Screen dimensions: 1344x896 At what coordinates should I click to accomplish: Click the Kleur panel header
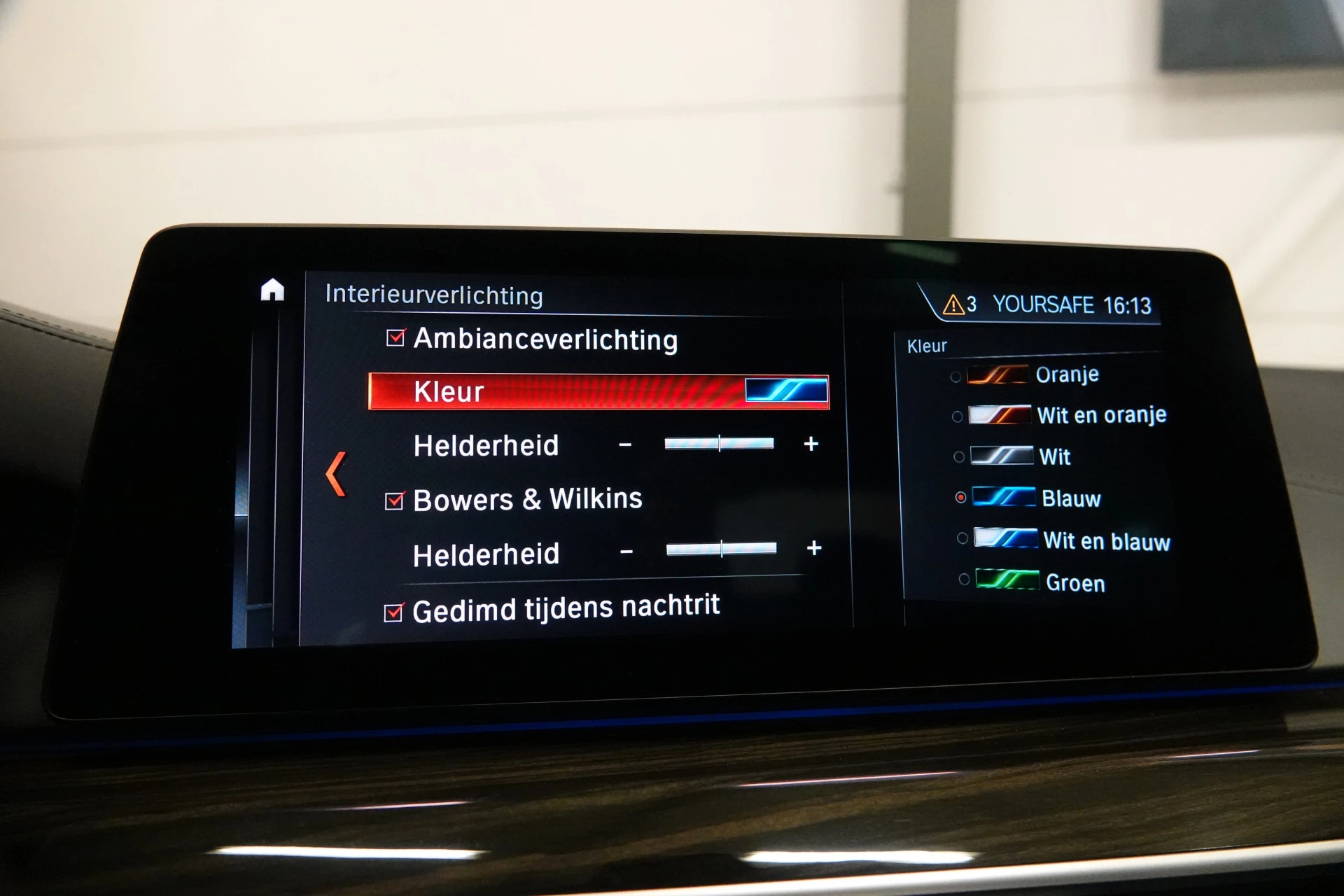[925, 345]
